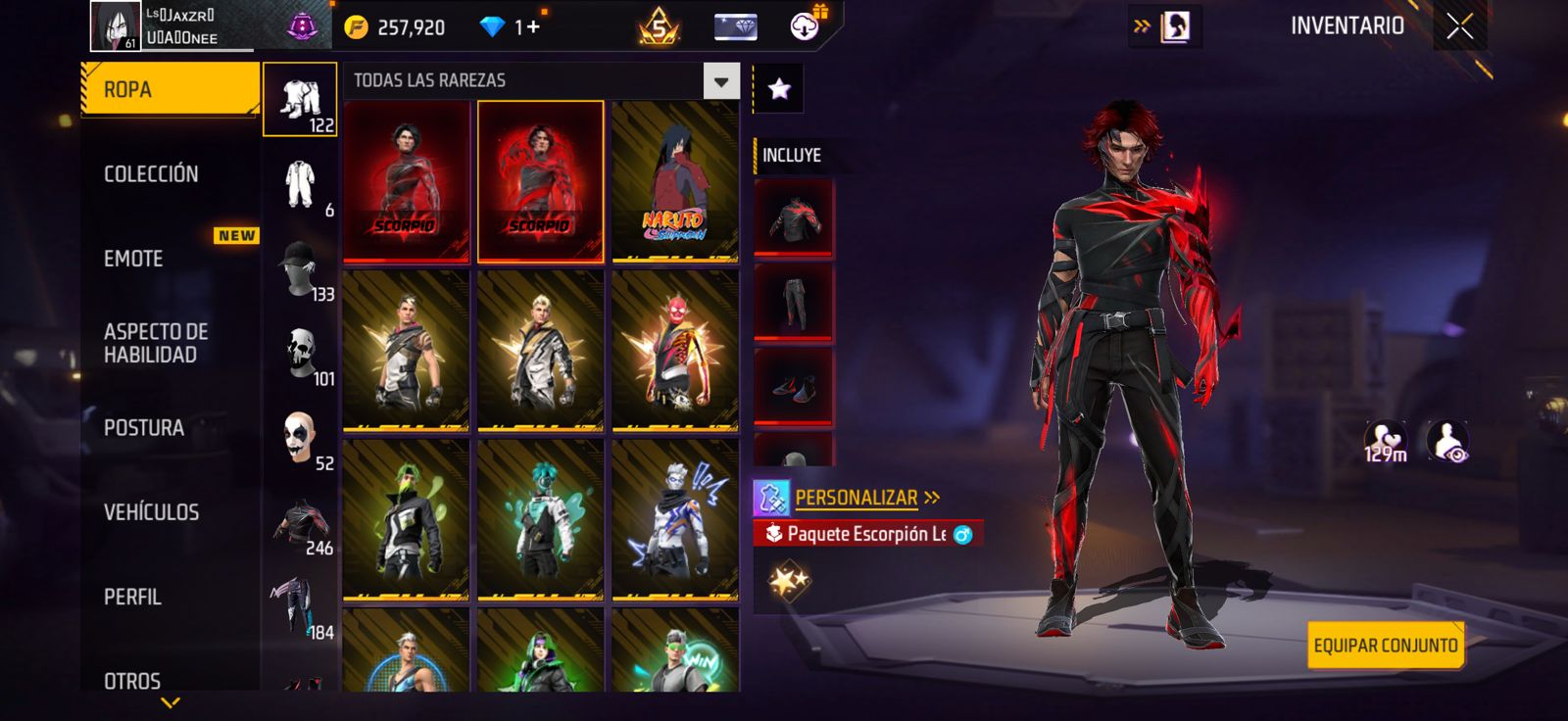Filter by head accessories with cap icon
1568x721 pixels.
pos(300,268)
